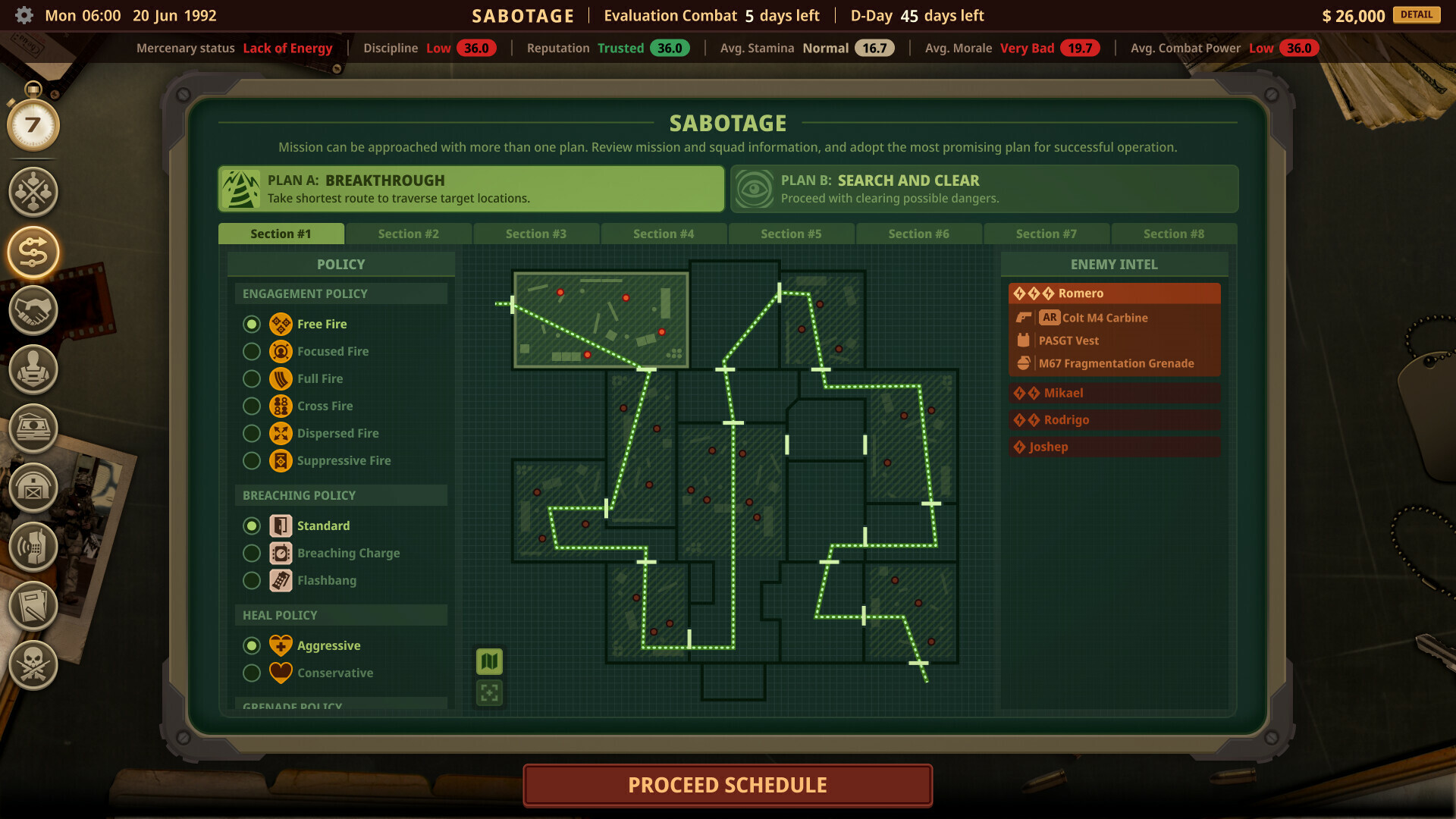Click the PROCEED SCHEDULE button
This screenshot has height=819, width=1456.
click(727, 785)
